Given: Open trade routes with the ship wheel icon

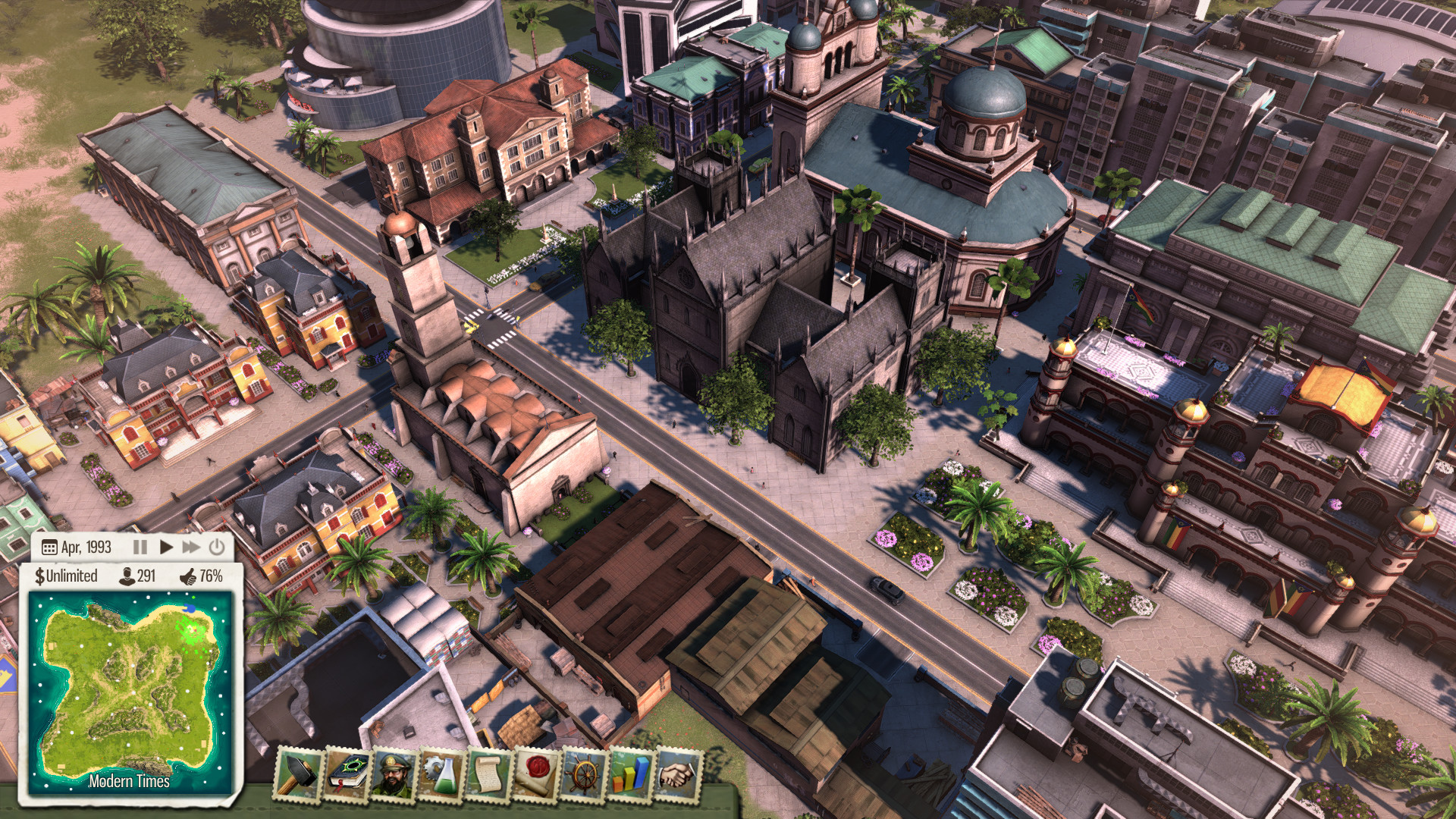Looking at the screenshot, I should point(585,774).
